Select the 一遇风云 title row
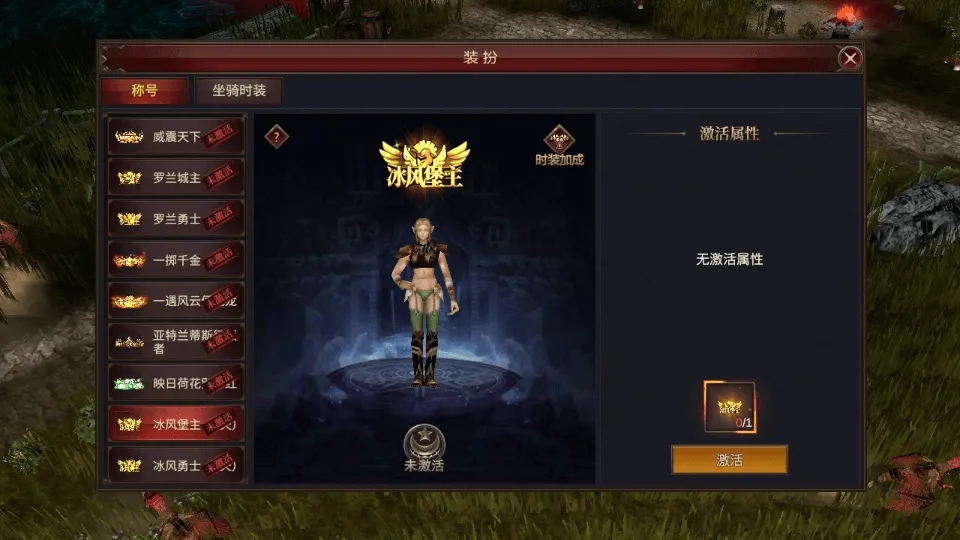The width and height of the screenshot is (960, 540). point(176,301)
